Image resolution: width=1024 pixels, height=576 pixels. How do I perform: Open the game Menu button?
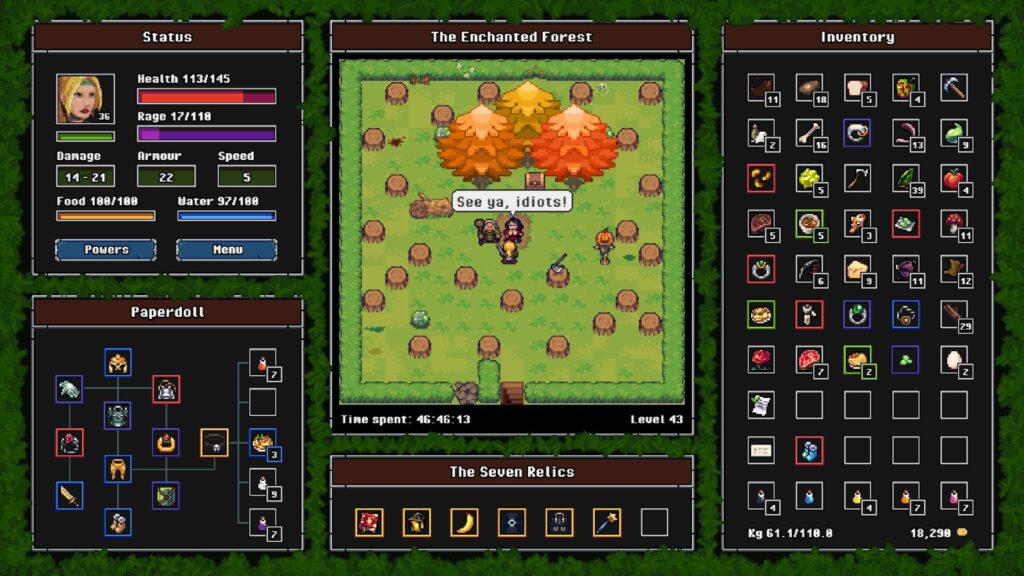pos(227,249)
